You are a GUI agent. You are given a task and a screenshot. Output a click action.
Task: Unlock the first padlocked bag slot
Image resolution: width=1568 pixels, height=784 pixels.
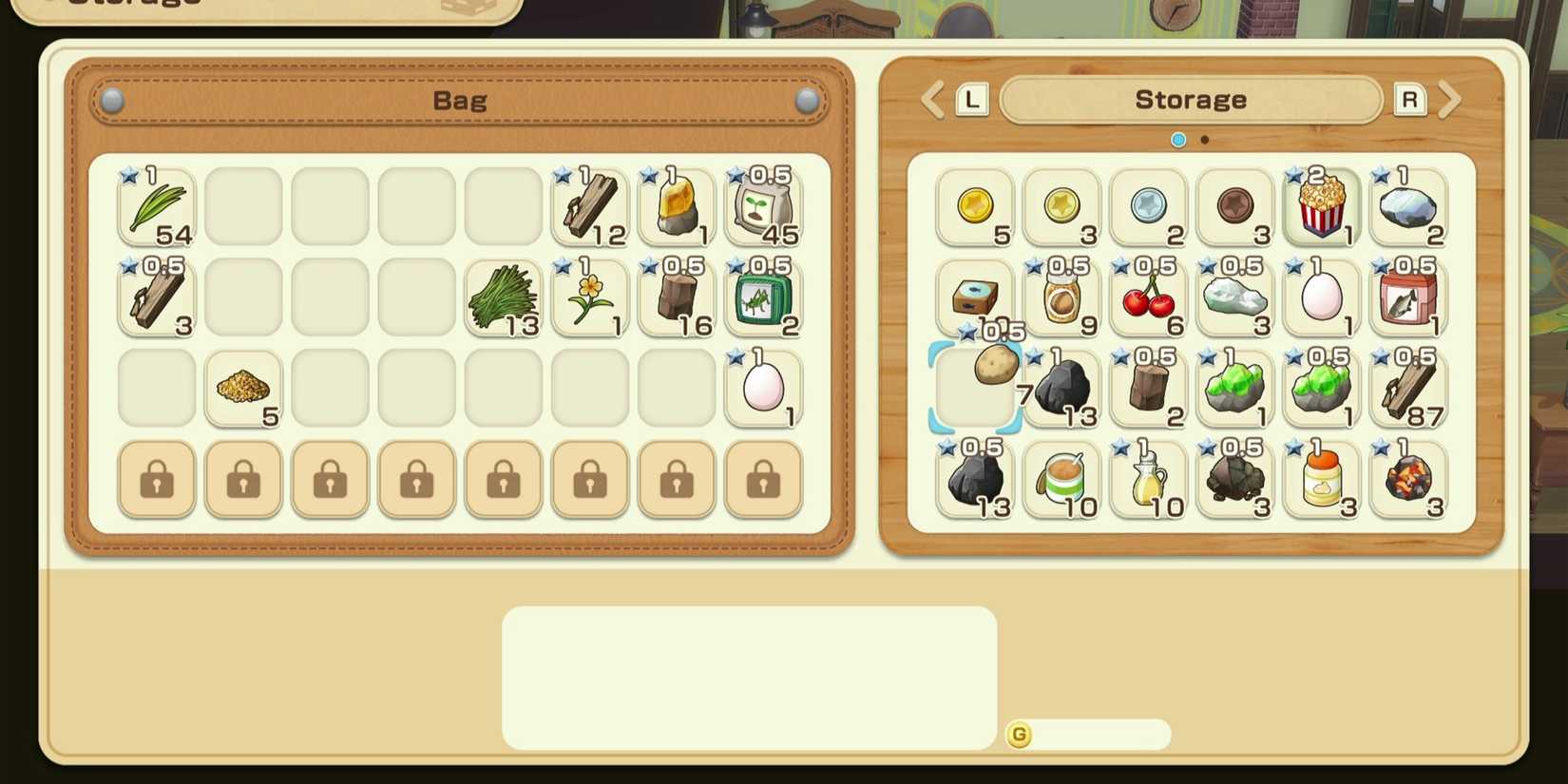156,480
